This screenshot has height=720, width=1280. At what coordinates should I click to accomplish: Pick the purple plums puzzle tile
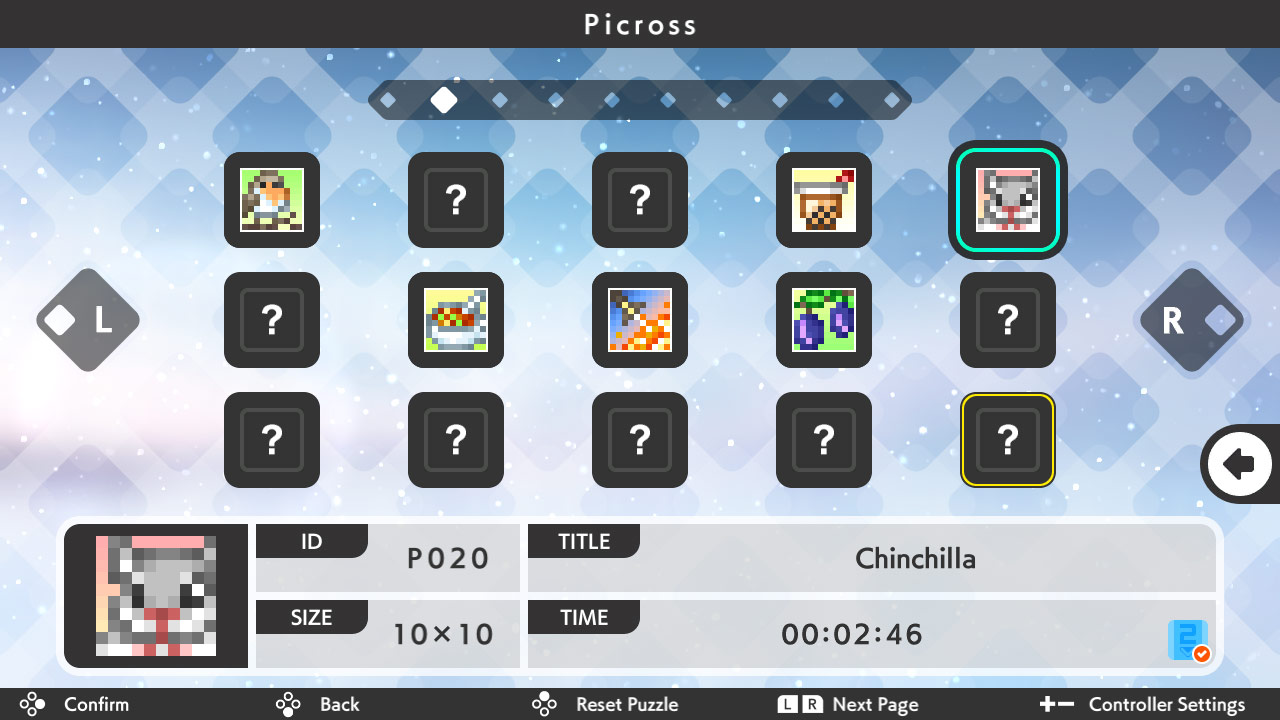[x=824, y=320]
